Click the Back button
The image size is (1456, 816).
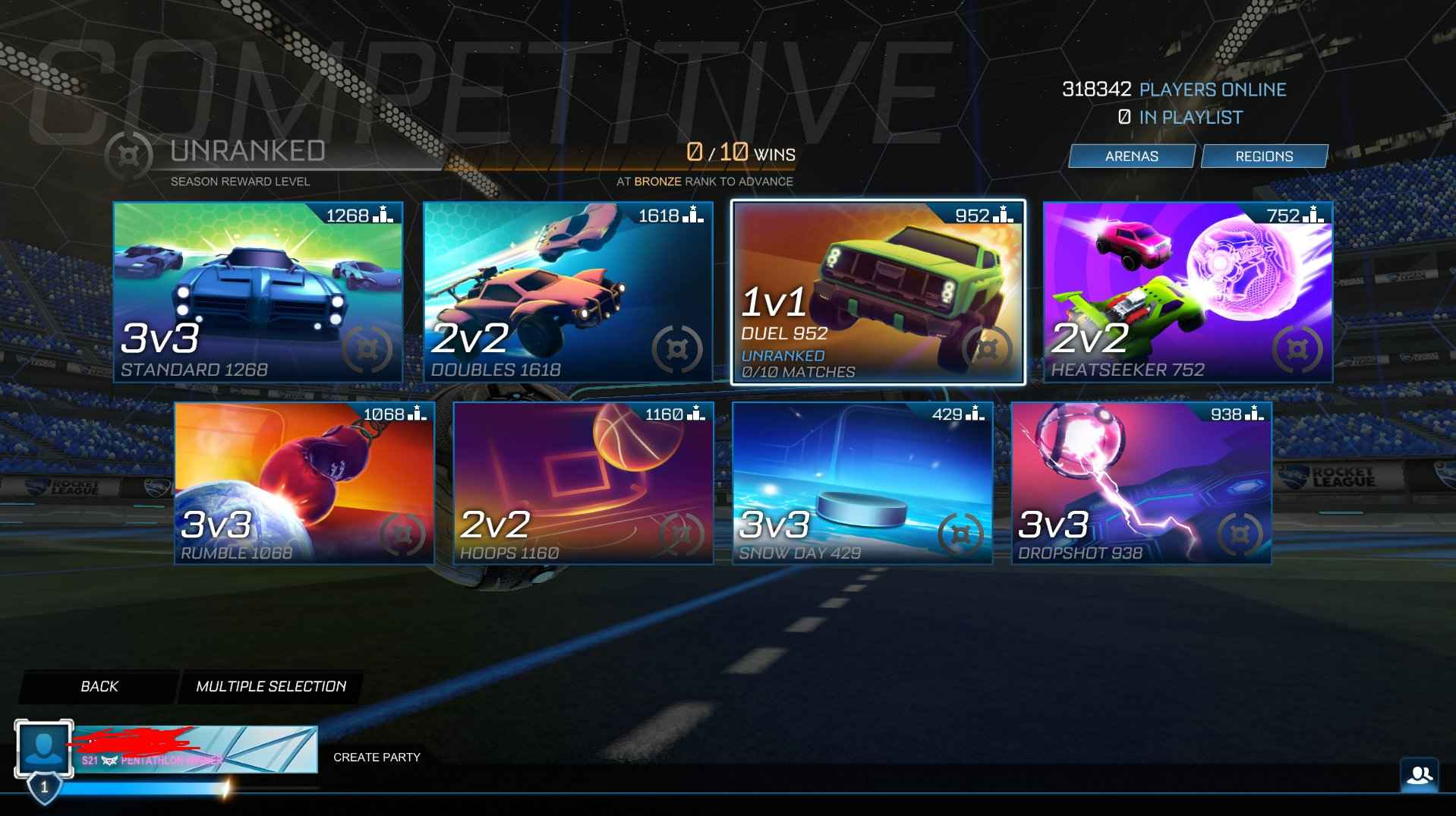pos(97,685)
